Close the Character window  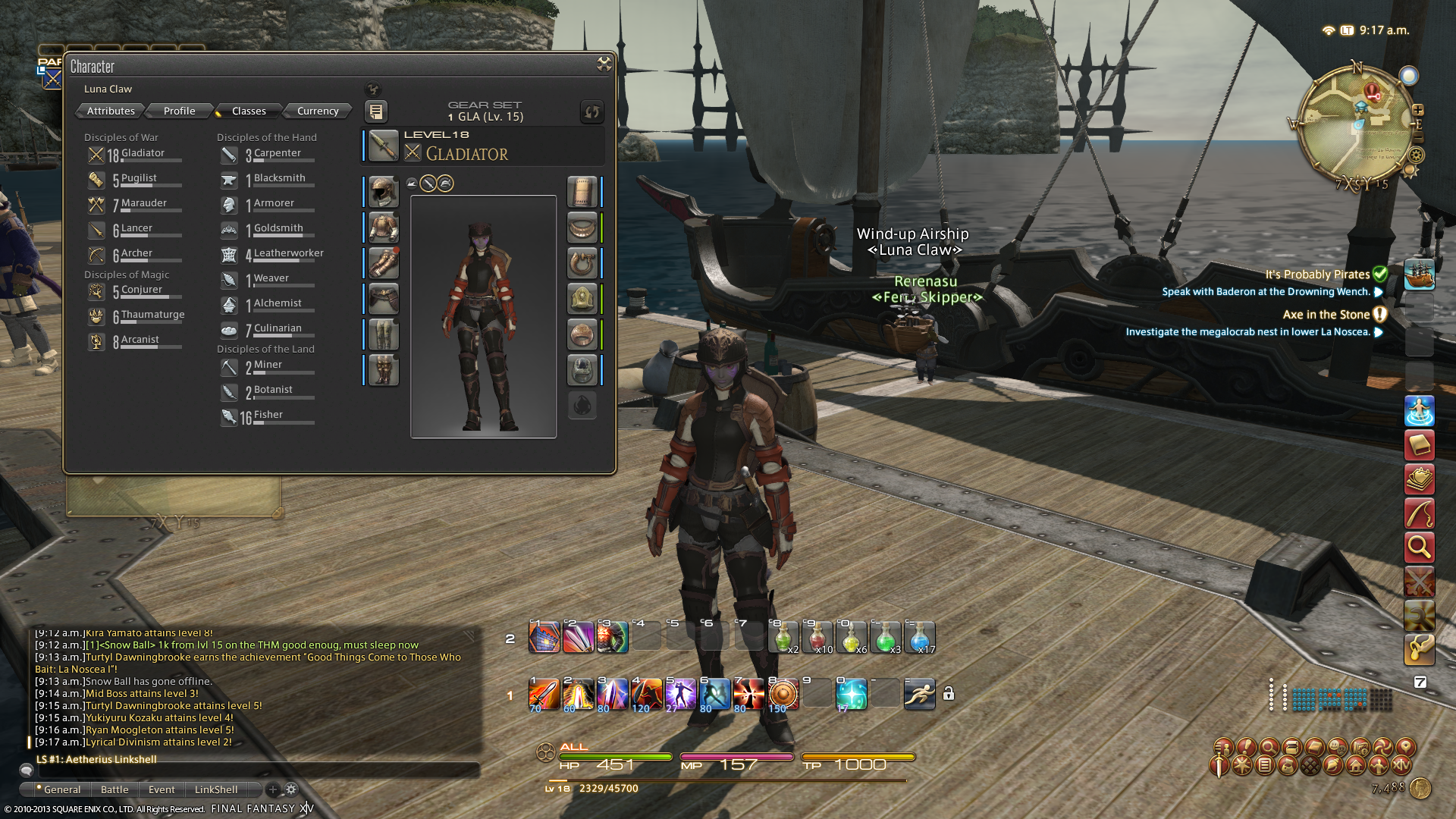604,64
